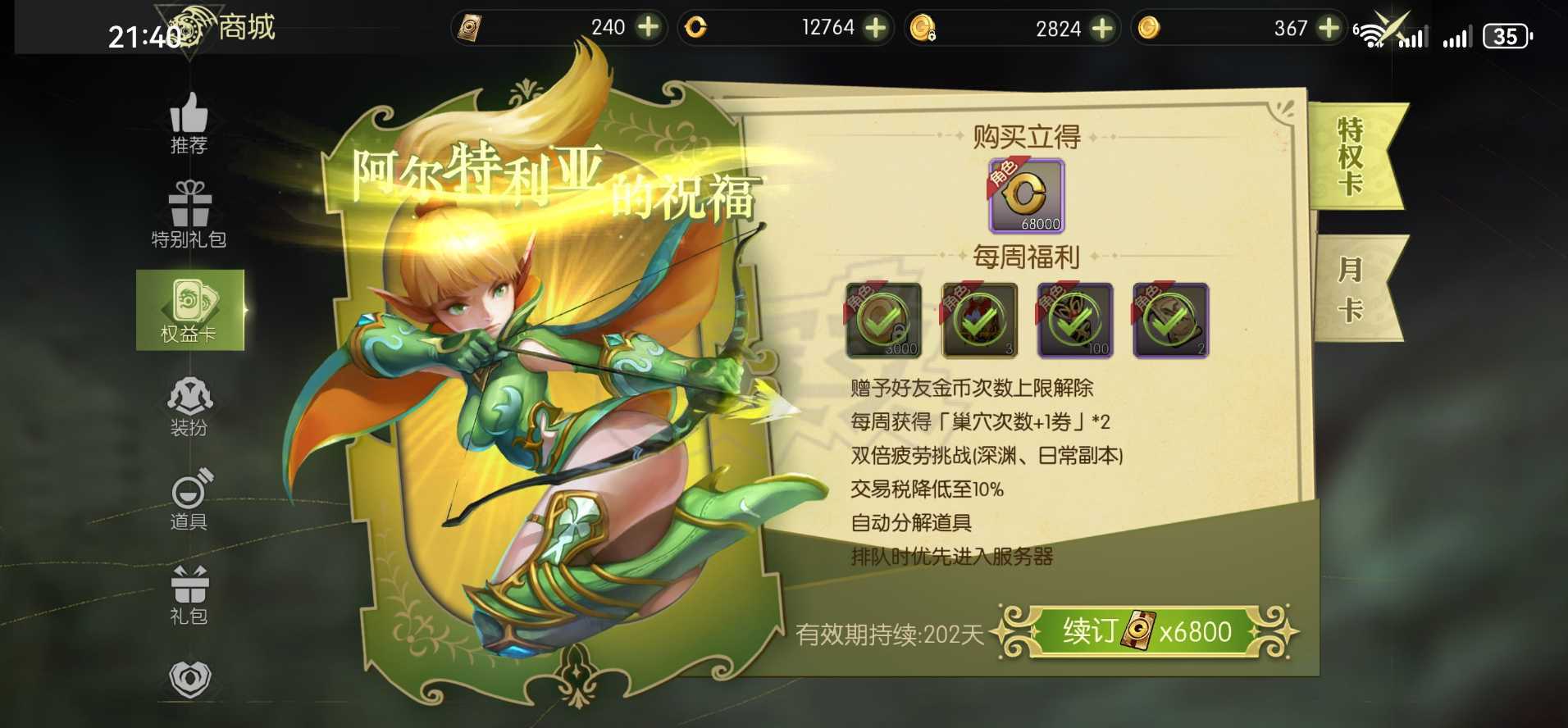Click the plus next to the 12764 currency

click(875, 27)
